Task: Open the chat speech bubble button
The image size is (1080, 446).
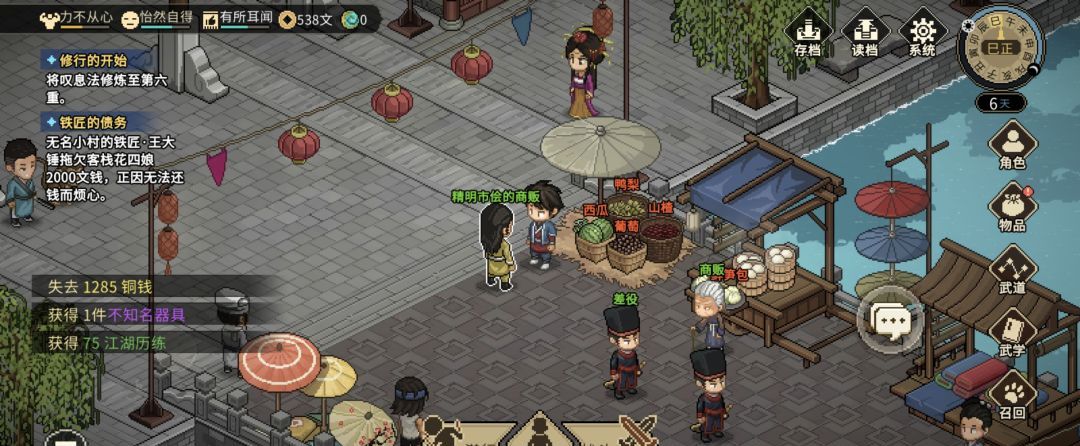Action: [891, 320]
